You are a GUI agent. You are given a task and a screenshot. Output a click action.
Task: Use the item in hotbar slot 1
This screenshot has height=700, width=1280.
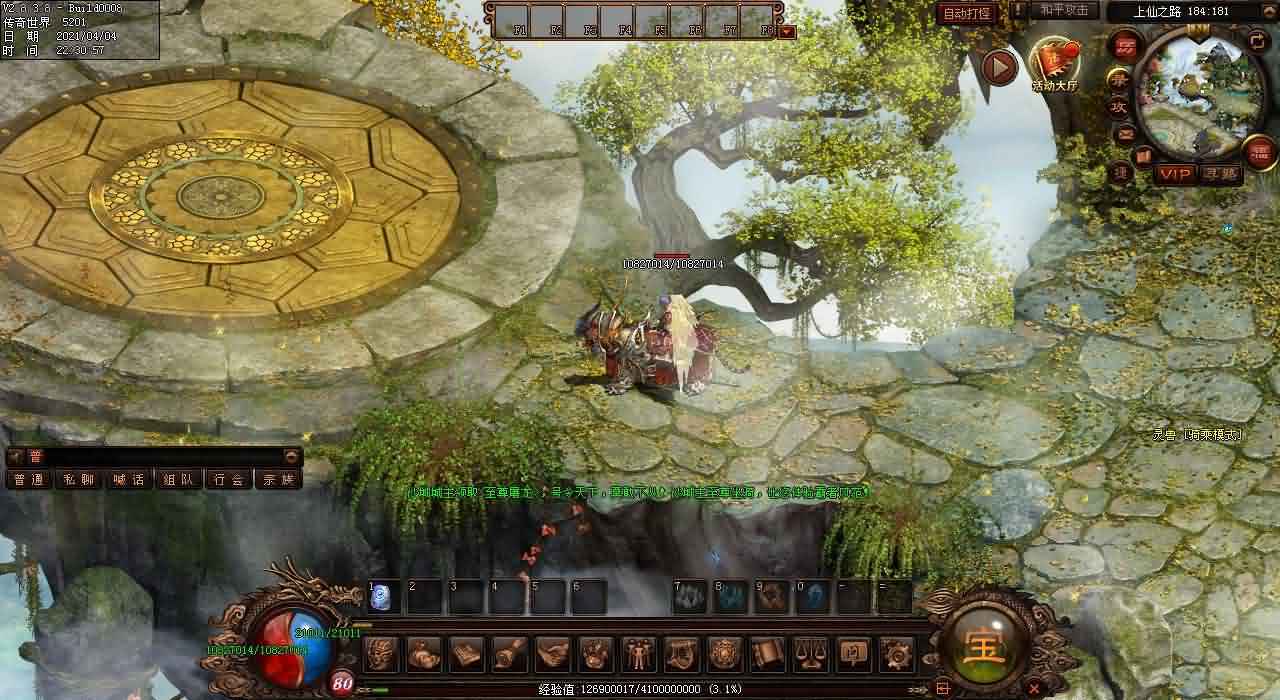click(x=385, y=597)
